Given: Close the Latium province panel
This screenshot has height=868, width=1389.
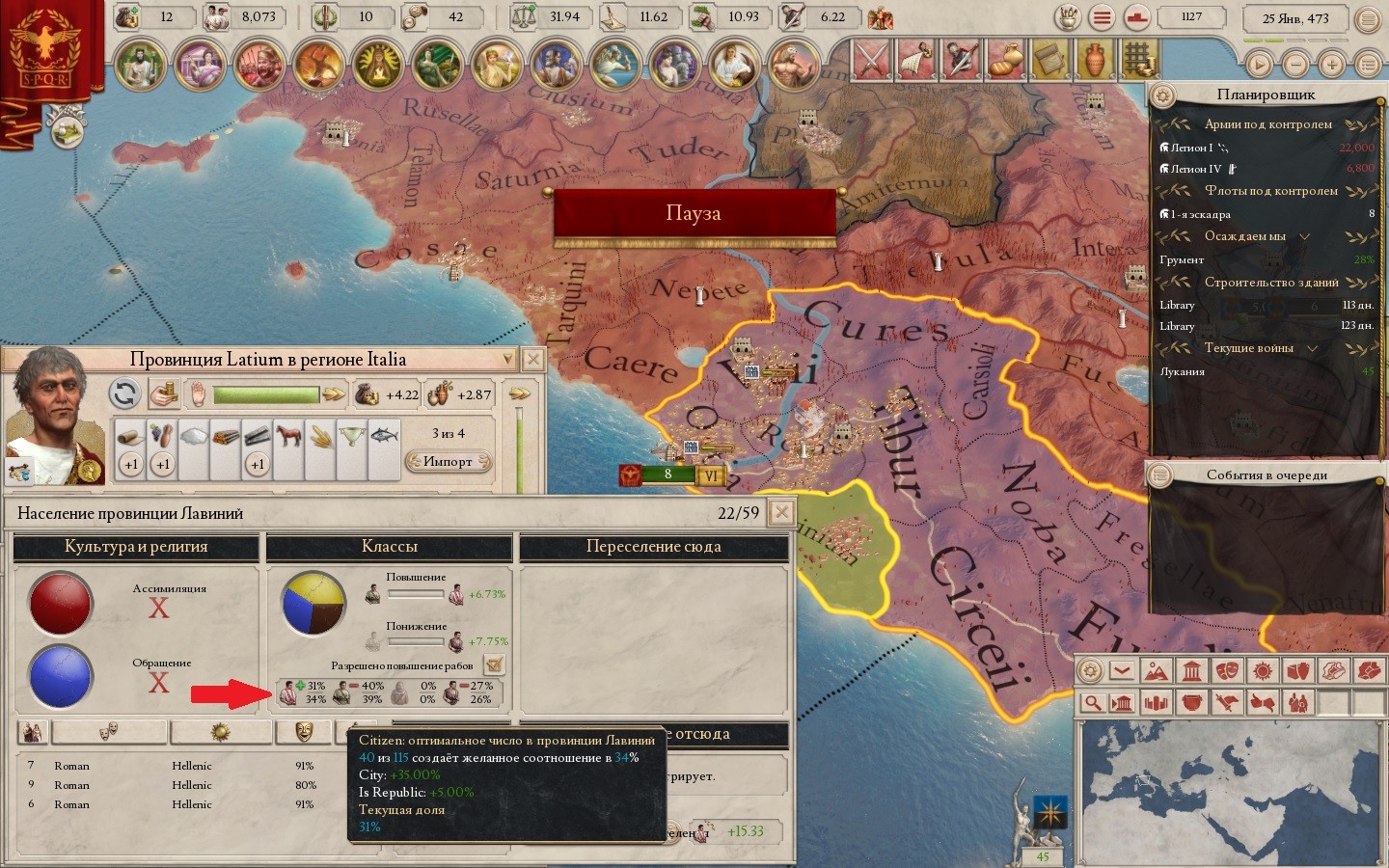Looking at the screenshot, I should pos(532,360).
